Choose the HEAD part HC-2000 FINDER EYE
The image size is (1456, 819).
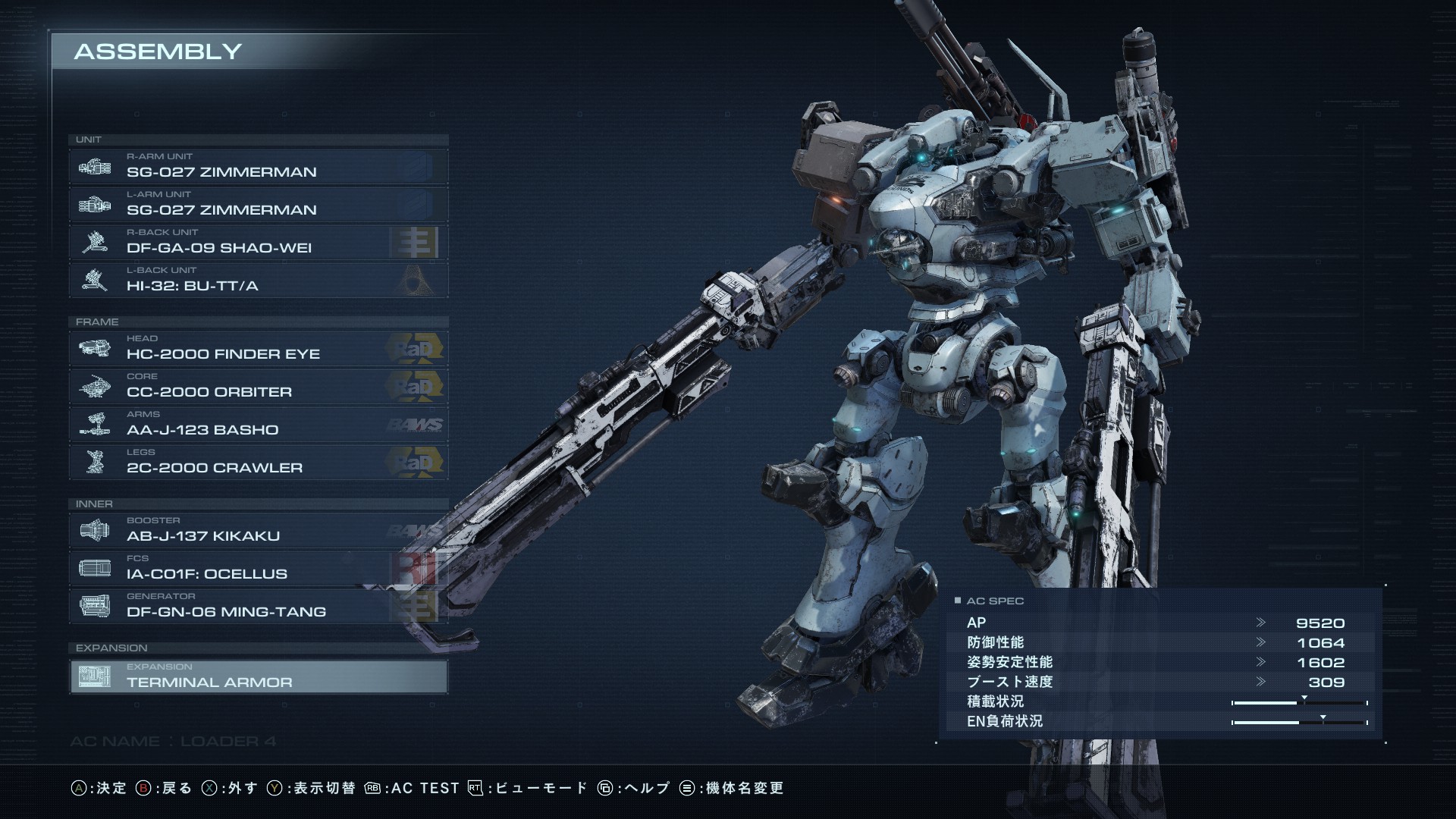click(x=258, y=348)
